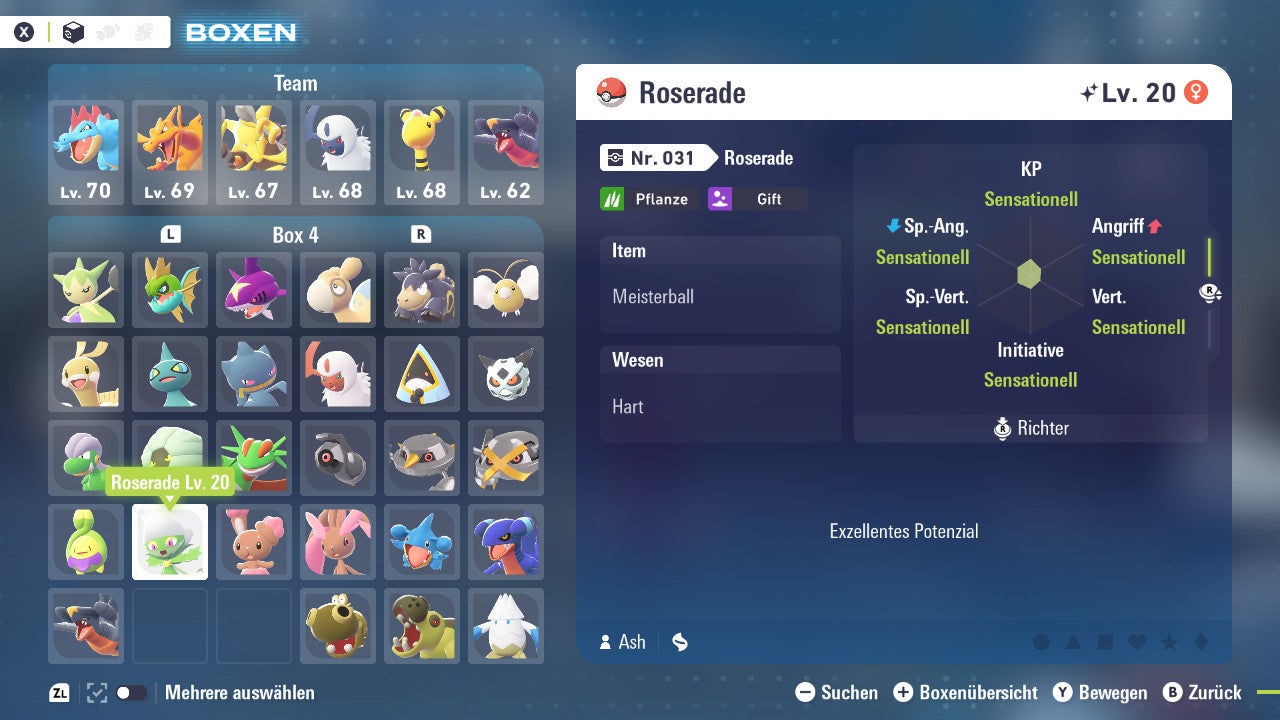1280x720 pixels.
Task: Open the Boxenübersicht
Action: pos(967,692)
